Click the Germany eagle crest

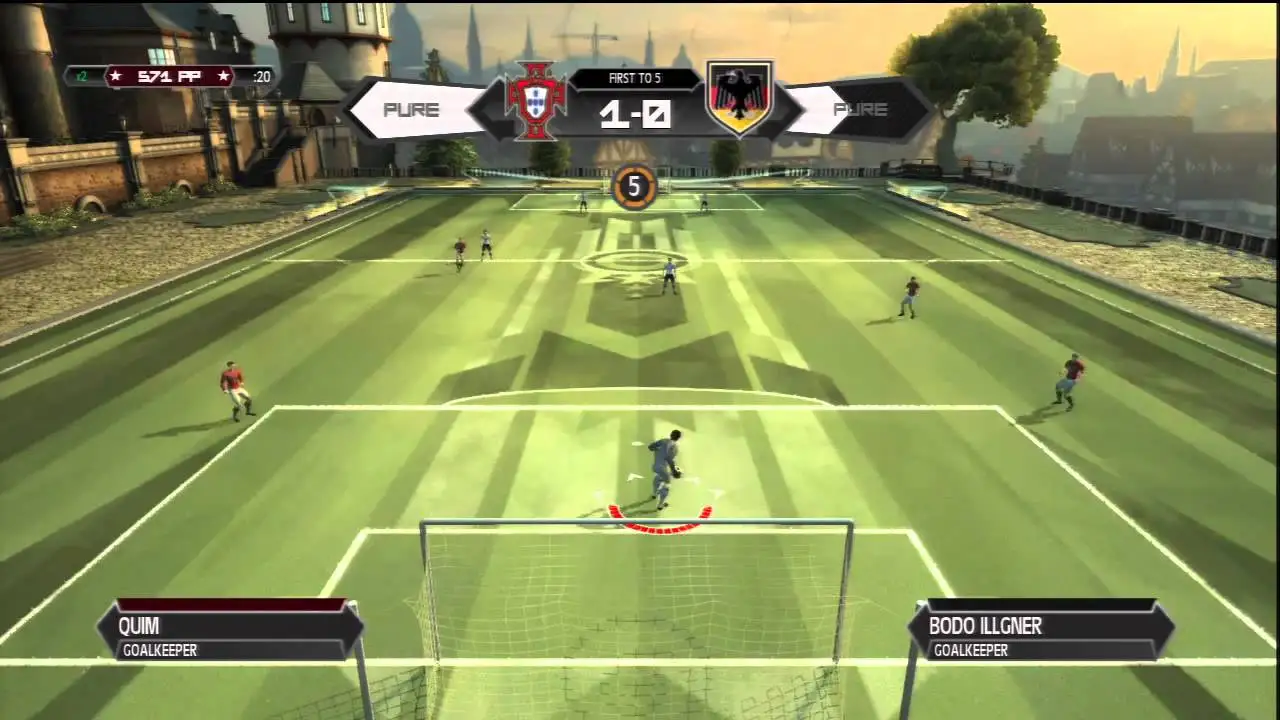tap(739, 98)
